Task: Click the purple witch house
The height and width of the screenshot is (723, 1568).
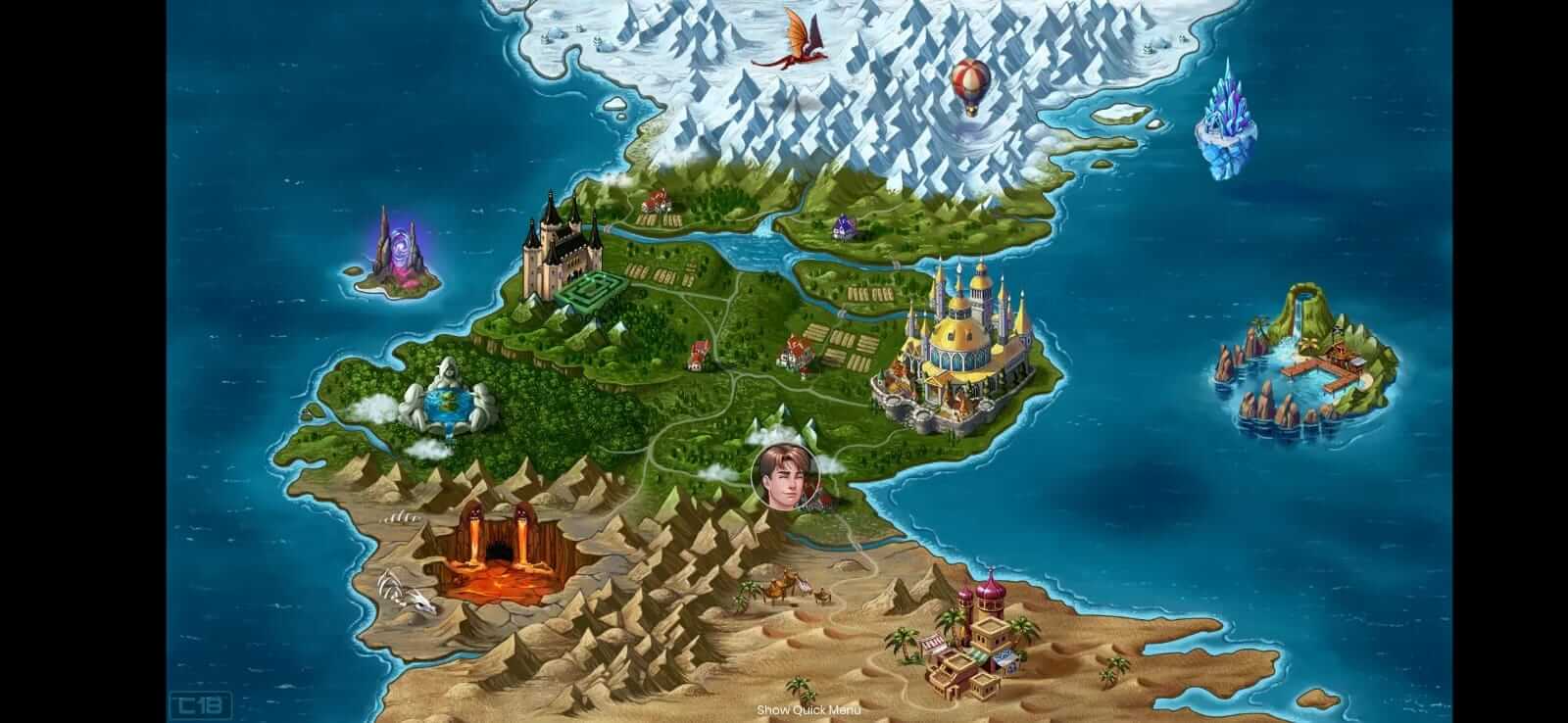Action: click(x=845, y=225)
